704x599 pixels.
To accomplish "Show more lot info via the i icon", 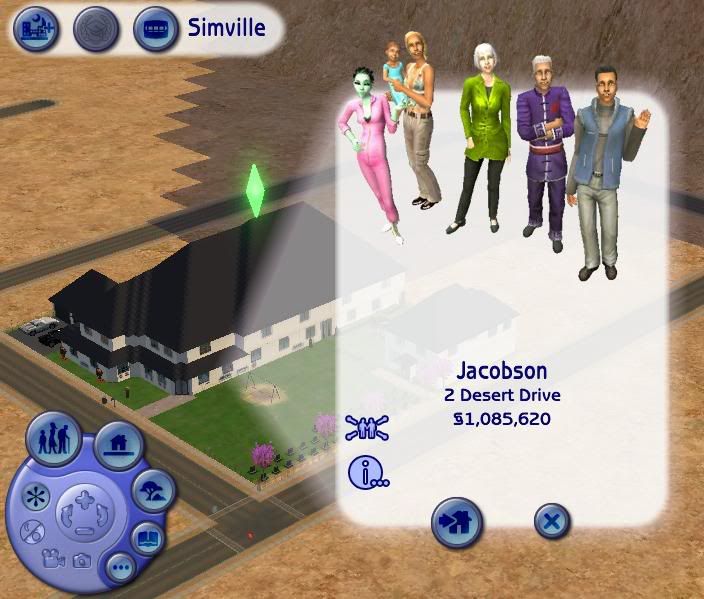I will [367, 471].
